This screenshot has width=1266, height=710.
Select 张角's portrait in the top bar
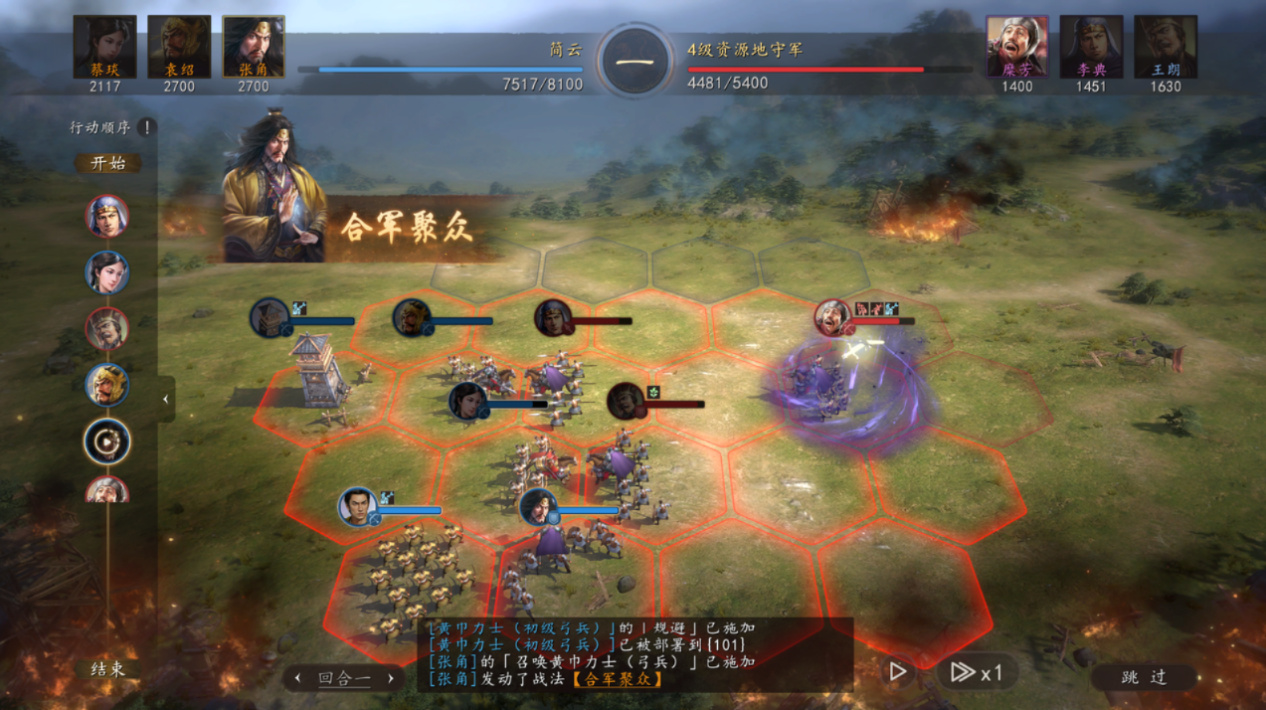pos(253,46)
